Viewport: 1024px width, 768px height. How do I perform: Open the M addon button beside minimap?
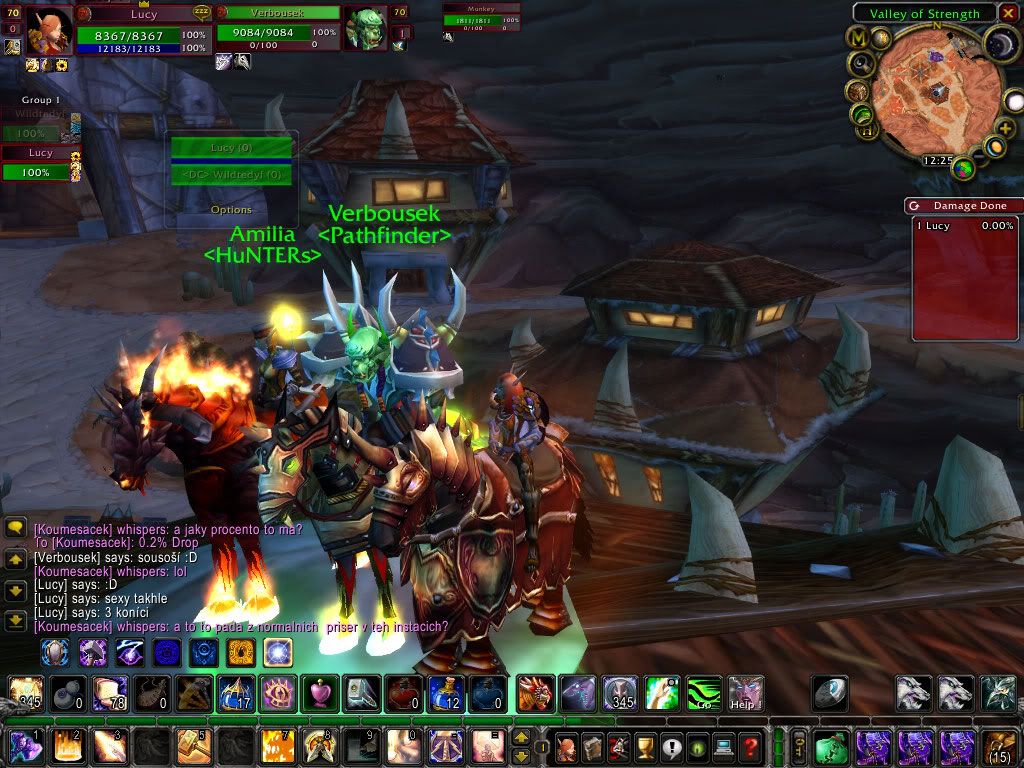[x=856, y=37]
